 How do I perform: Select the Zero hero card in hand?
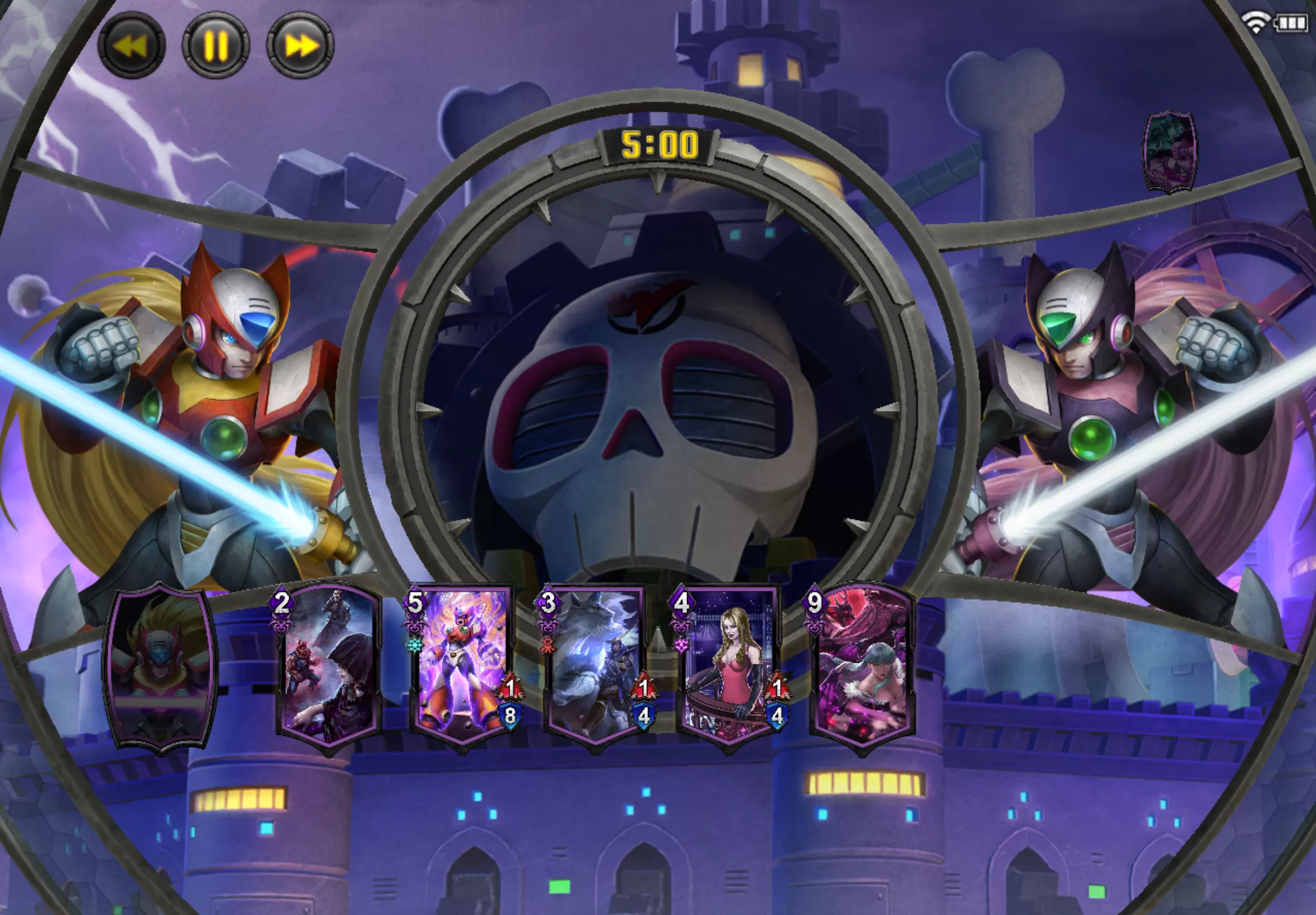(x=160, y=667)
